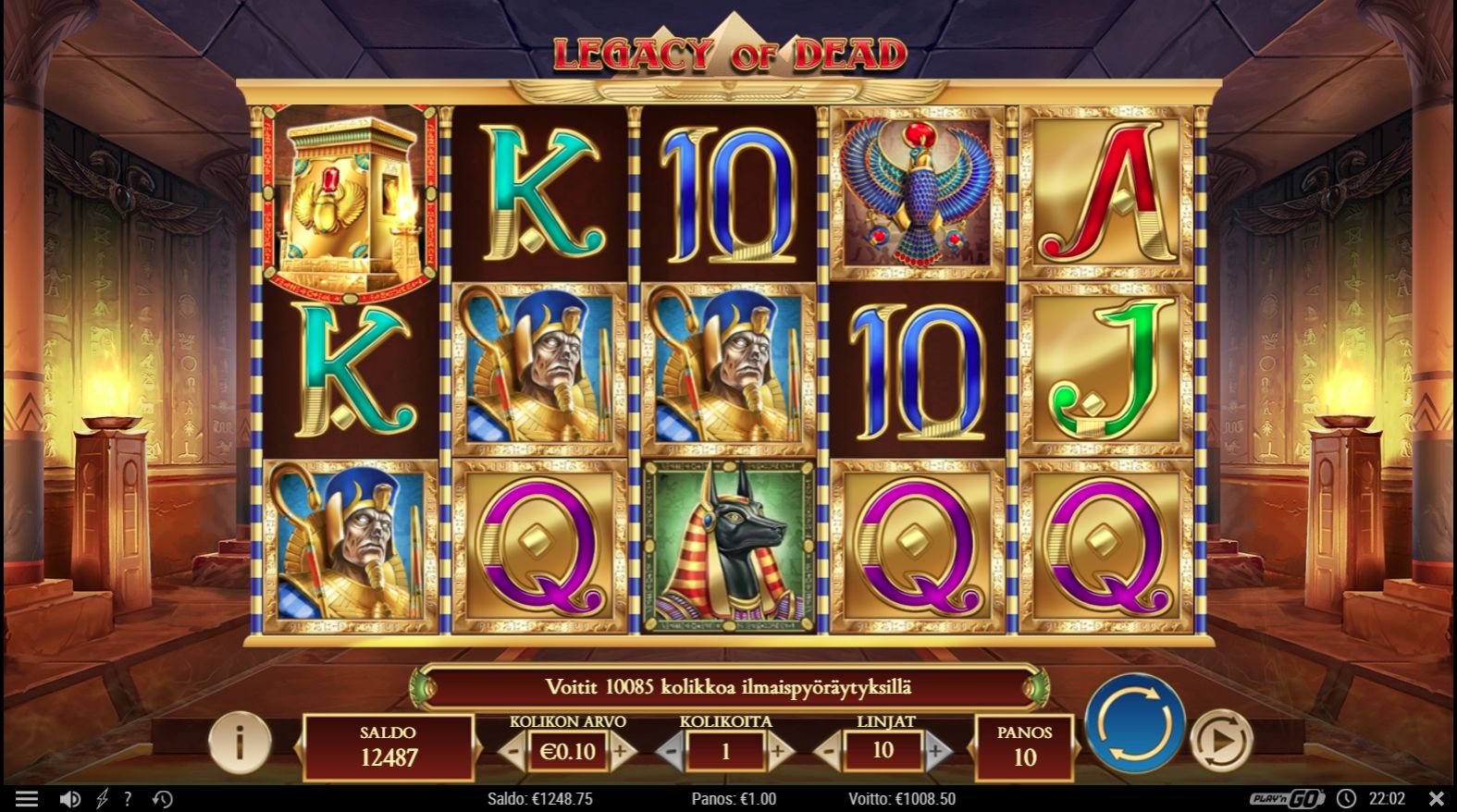Decrease the coin value (Kolikon arvo)

[514, 751]
